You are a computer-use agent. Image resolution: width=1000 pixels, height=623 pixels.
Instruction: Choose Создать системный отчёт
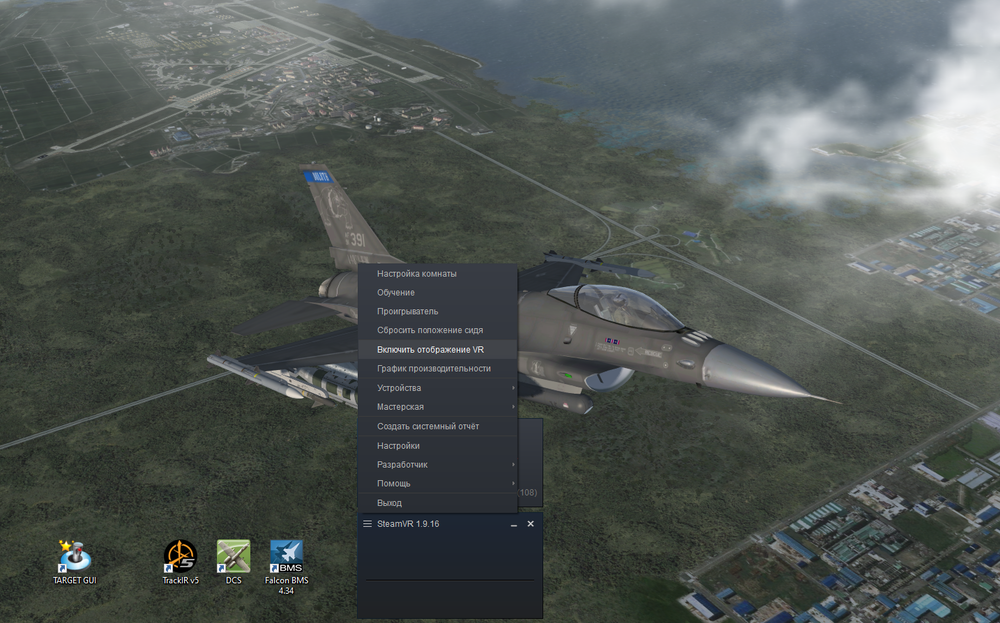coord(428,427)
